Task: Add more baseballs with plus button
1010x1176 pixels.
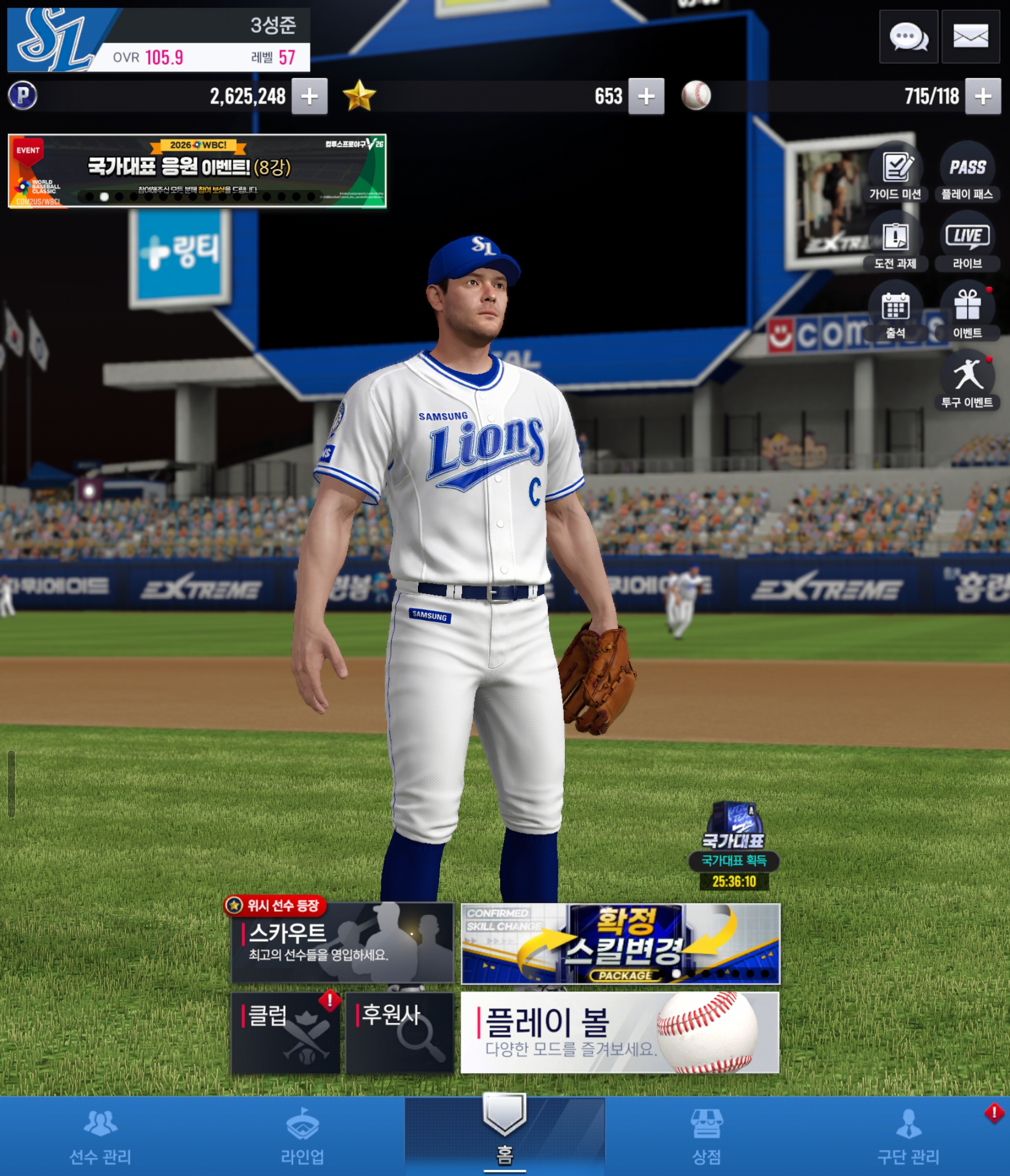Action: tap(983, 96)
